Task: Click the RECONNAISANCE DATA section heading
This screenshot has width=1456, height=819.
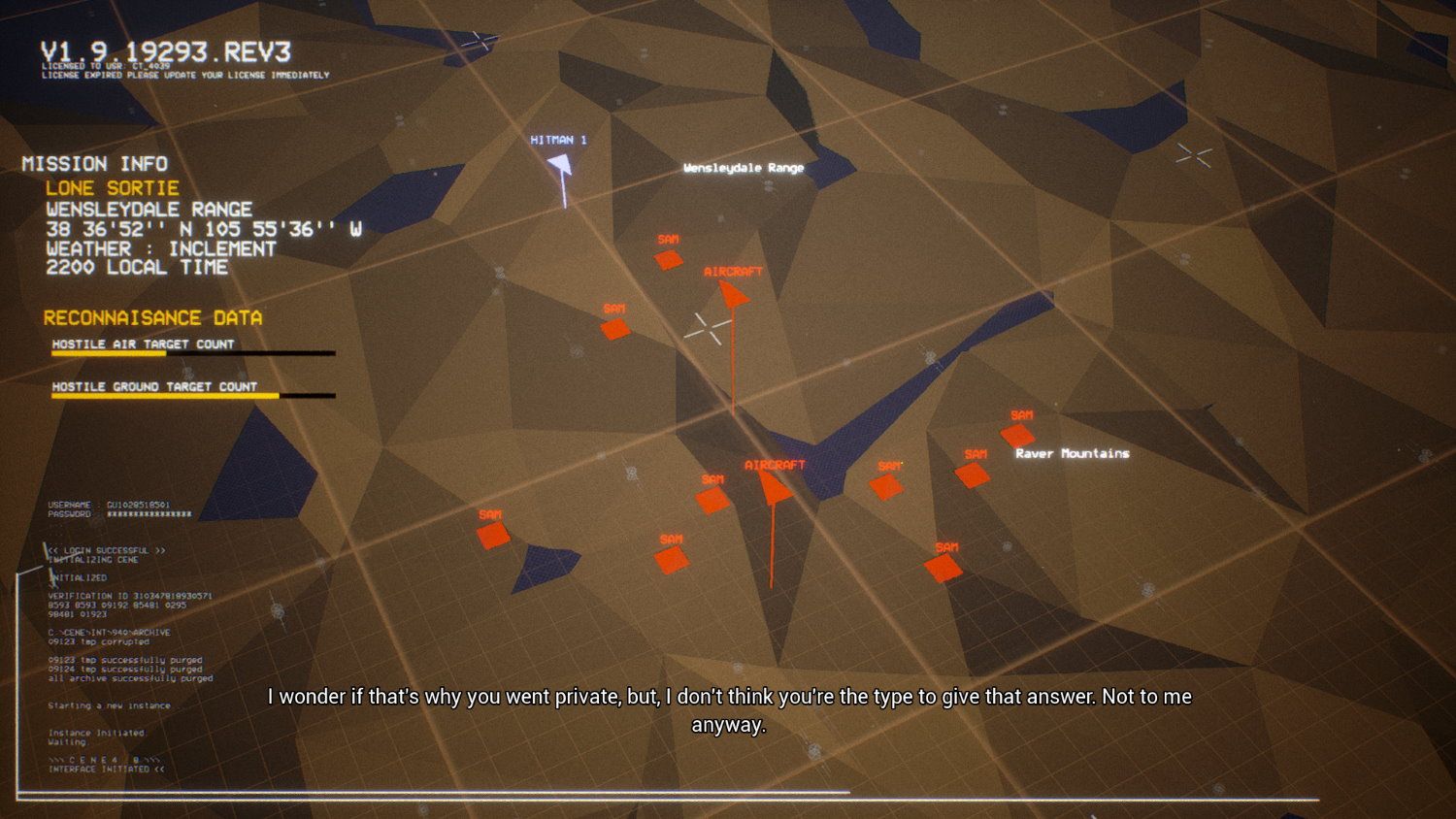Action: pos(153,317)
